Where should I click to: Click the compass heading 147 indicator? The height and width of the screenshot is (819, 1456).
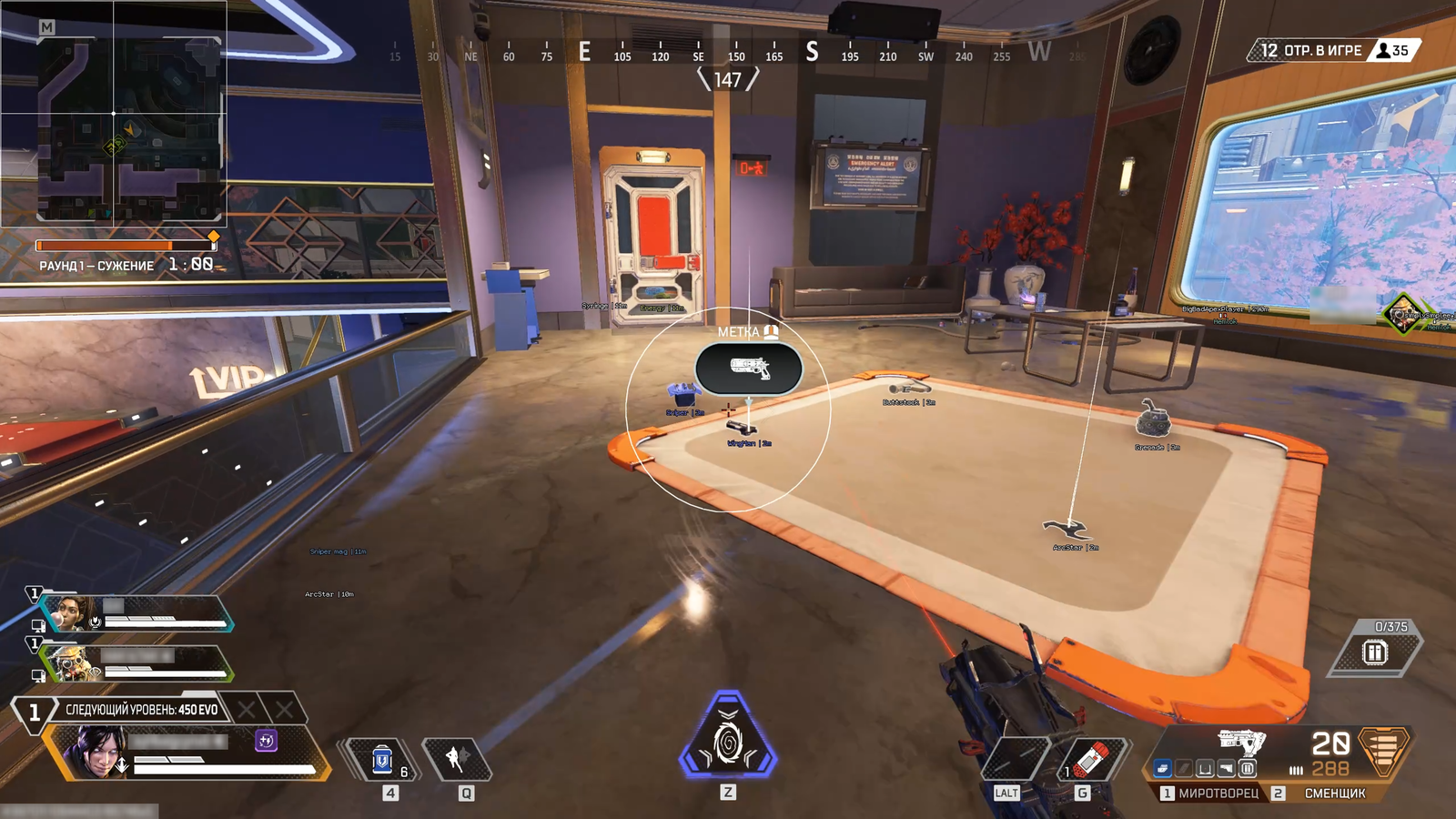click(x=727, y=80)
